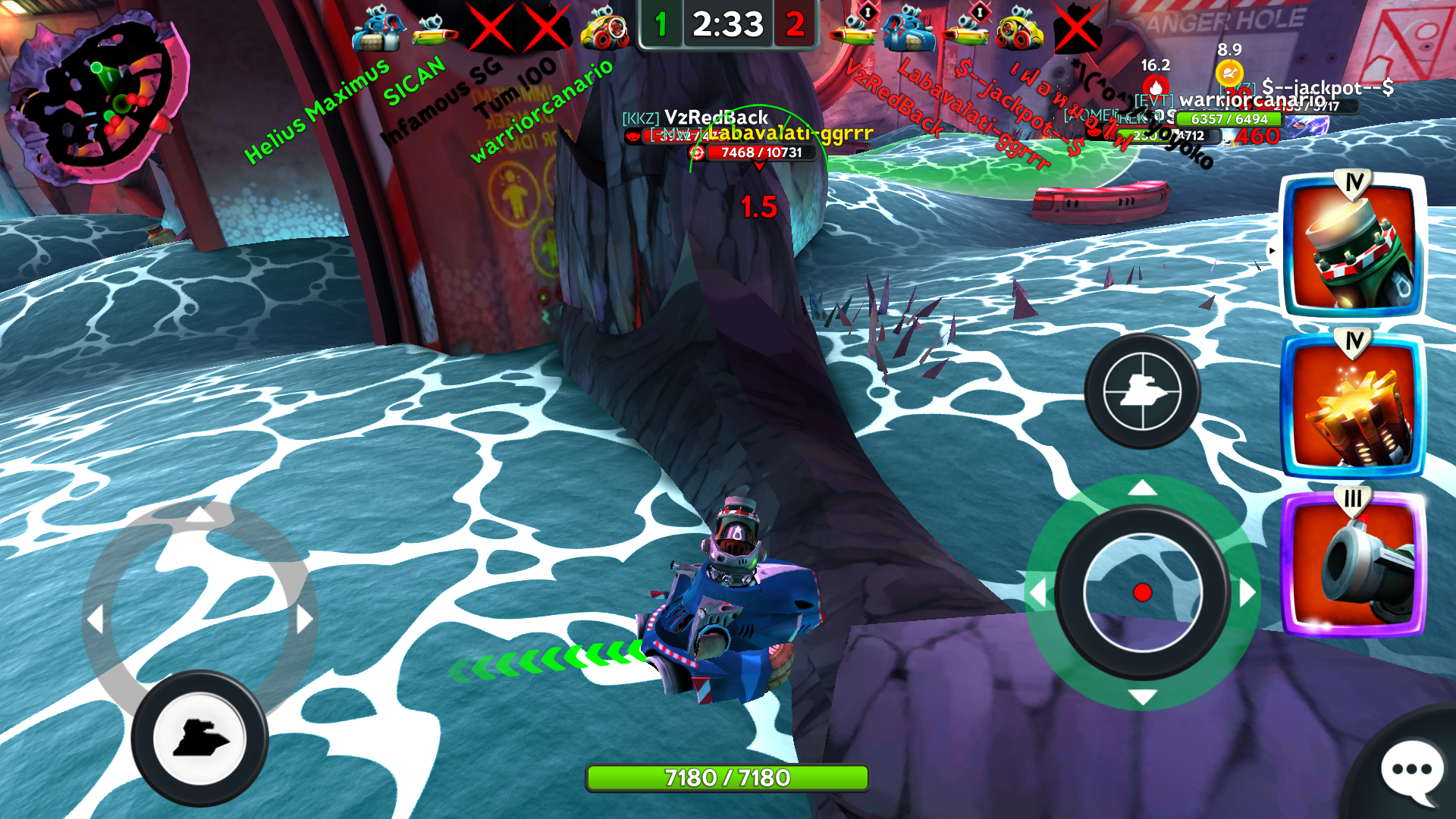Steer with the movement ring's right arrow

(304, 619)
